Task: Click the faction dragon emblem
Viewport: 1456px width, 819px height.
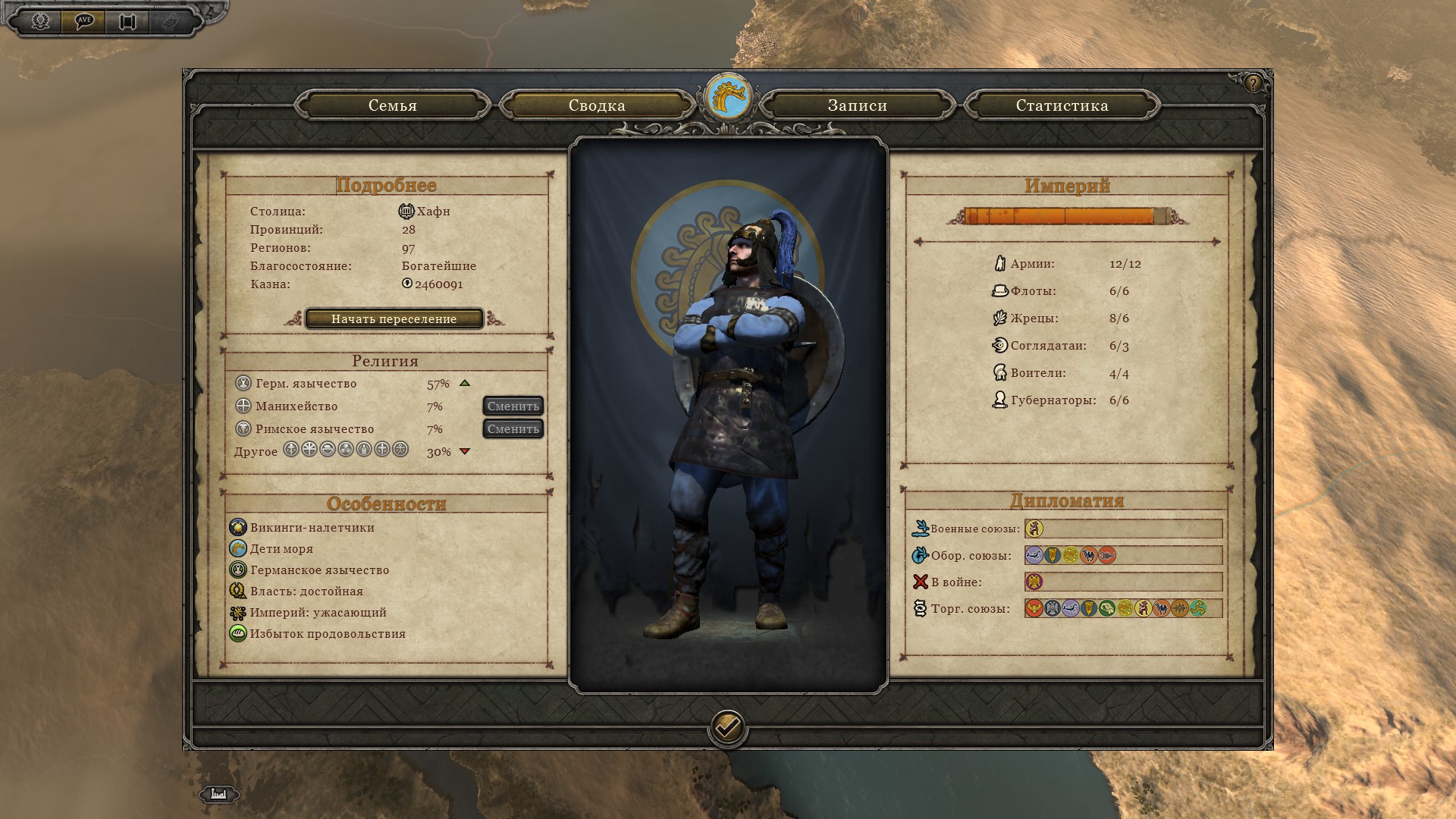Action: click(x=728, y=98)
